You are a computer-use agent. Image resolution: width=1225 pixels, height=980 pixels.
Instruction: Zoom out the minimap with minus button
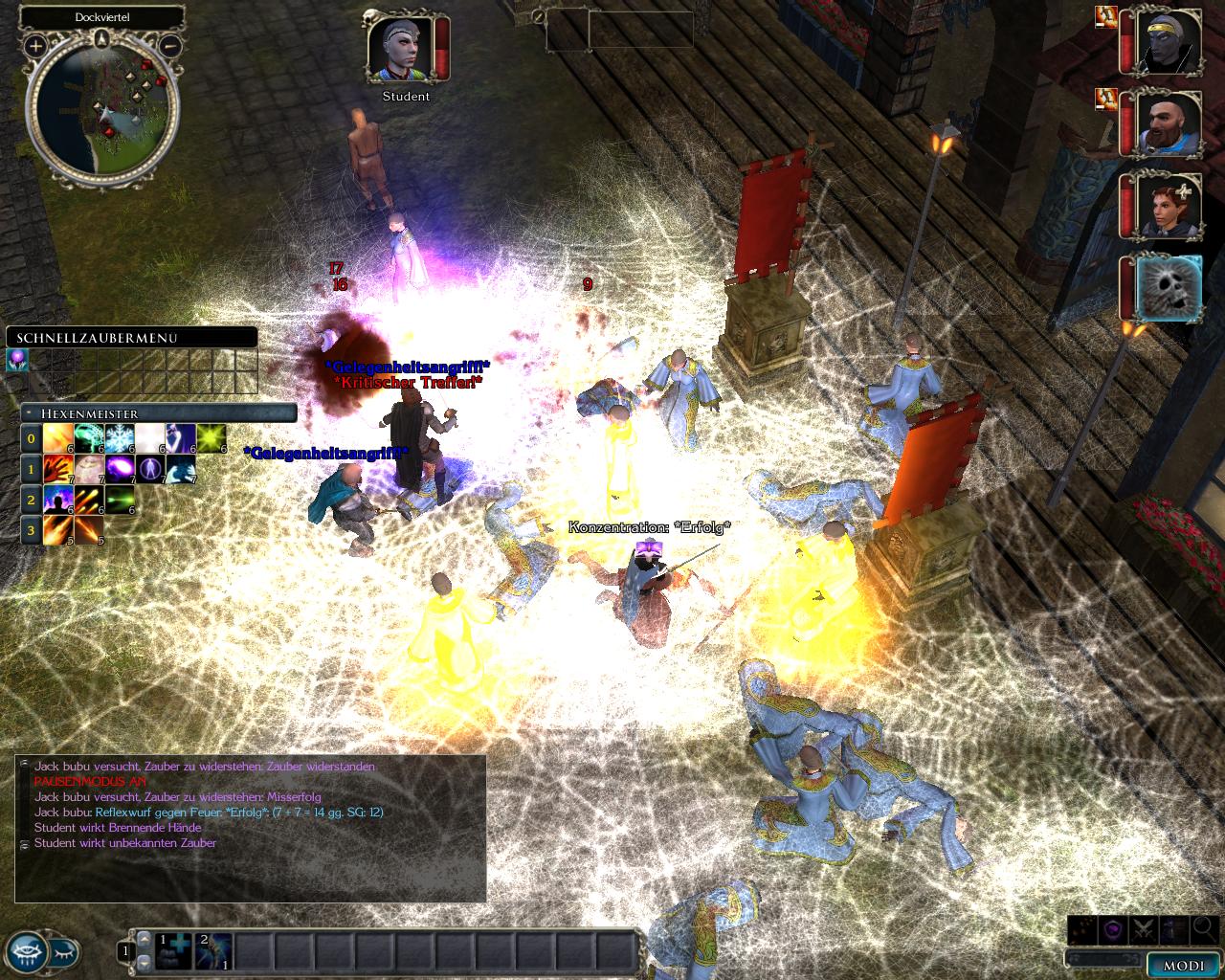[169, 45]
